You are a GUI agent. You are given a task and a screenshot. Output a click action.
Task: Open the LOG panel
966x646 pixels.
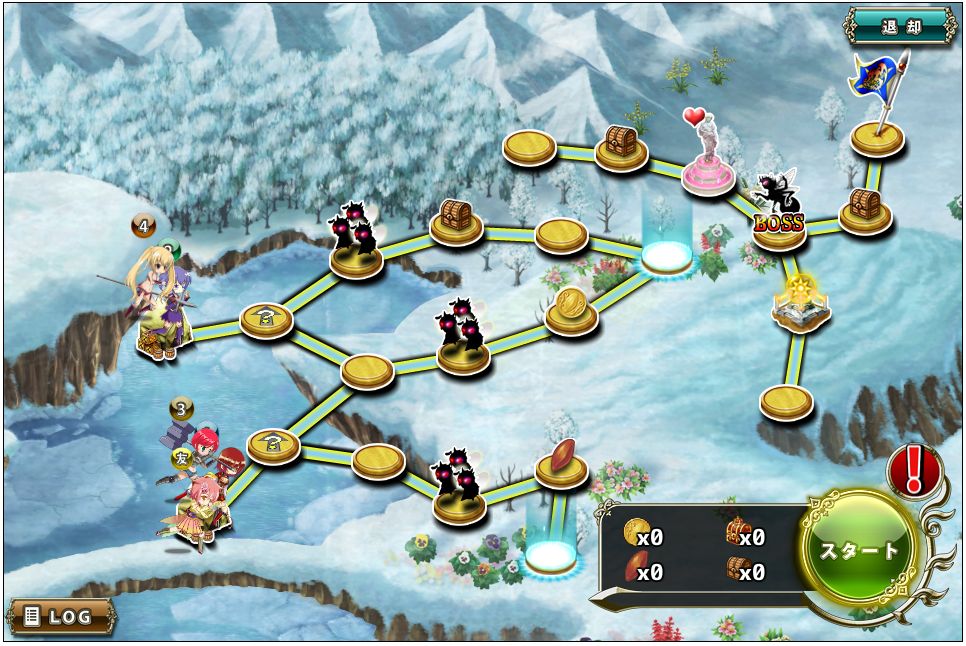(x=60, y=616)
